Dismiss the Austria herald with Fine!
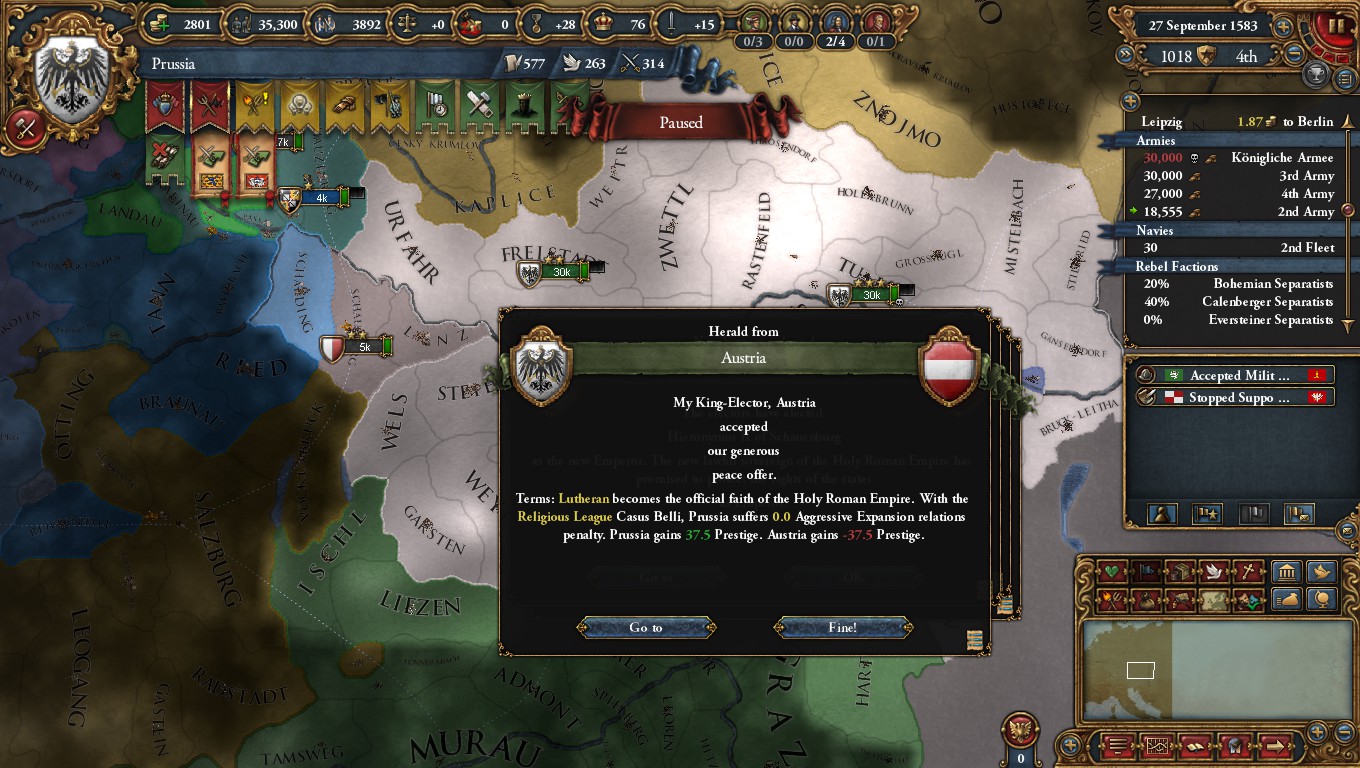1360x768 pixels. [x=842, y=628]
